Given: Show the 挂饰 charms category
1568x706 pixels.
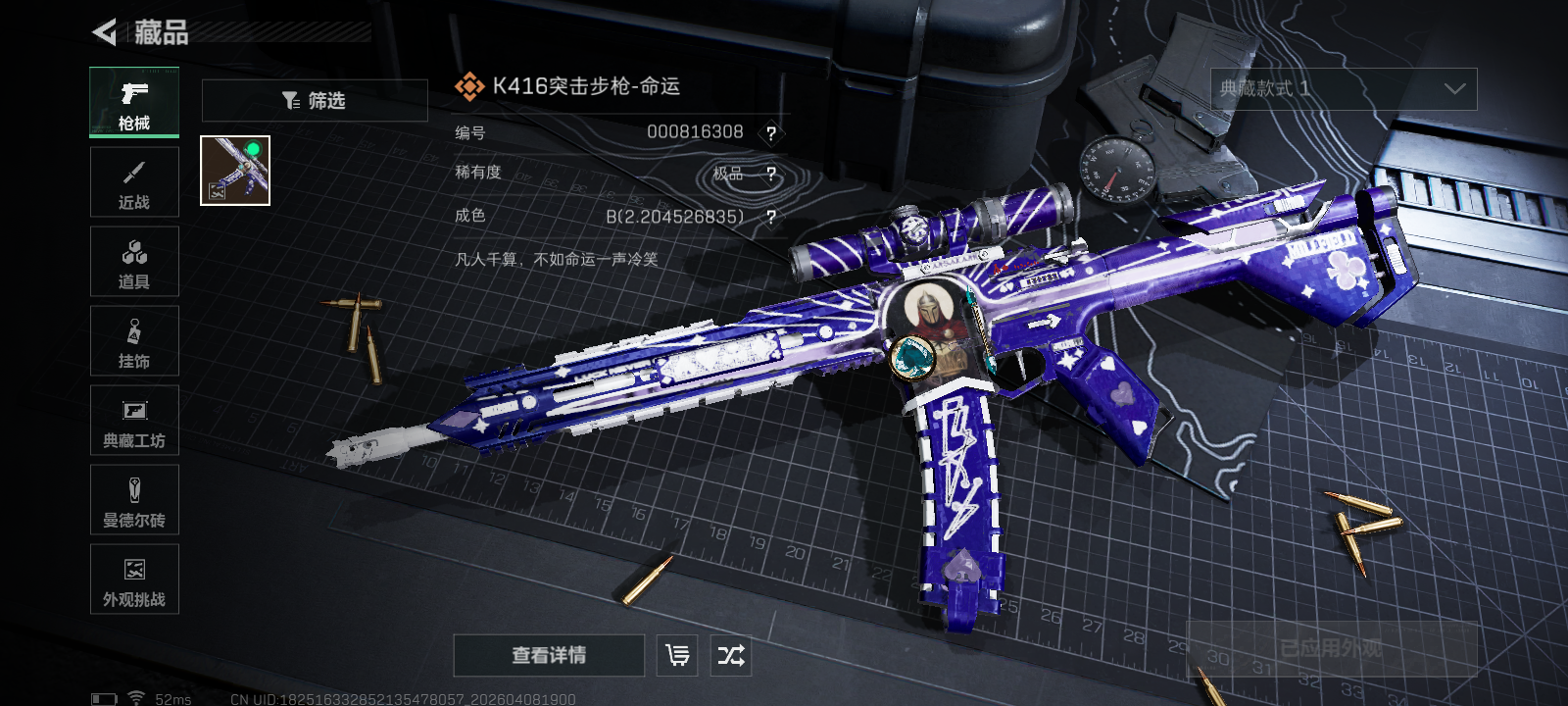Looking at the screenshot, I should [x=134, y=341].
